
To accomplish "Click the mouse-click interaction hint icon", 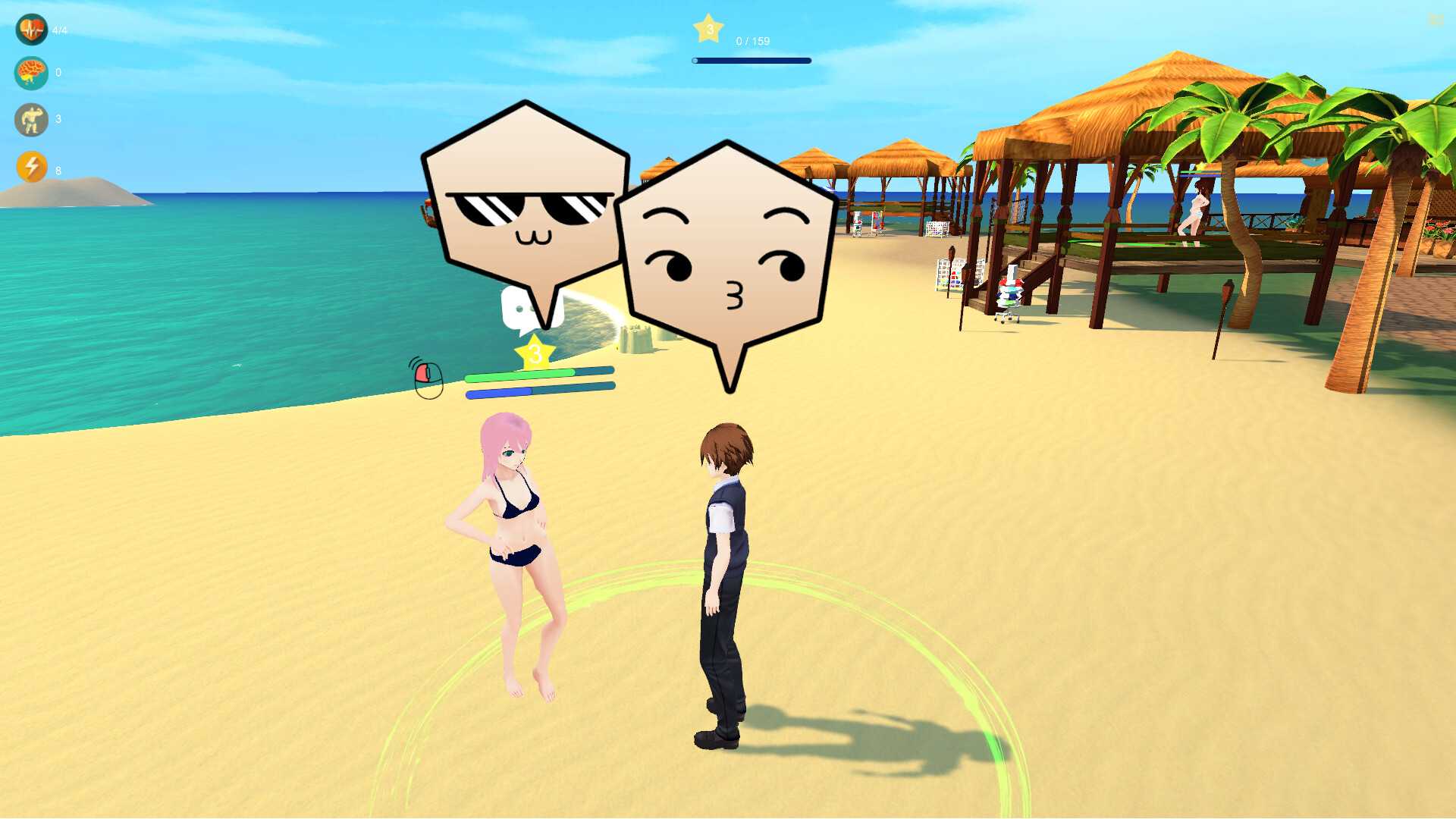I will 428,378.
